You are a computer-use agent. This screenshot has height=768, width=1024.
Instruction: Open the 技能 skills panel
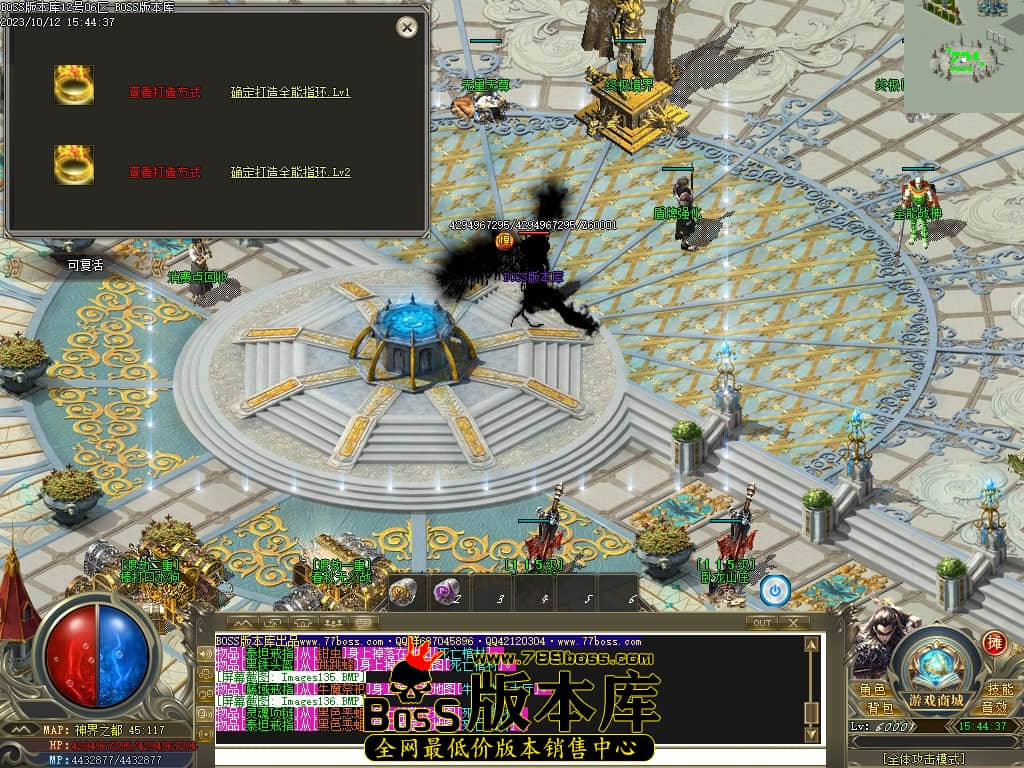coord(1000,690)
